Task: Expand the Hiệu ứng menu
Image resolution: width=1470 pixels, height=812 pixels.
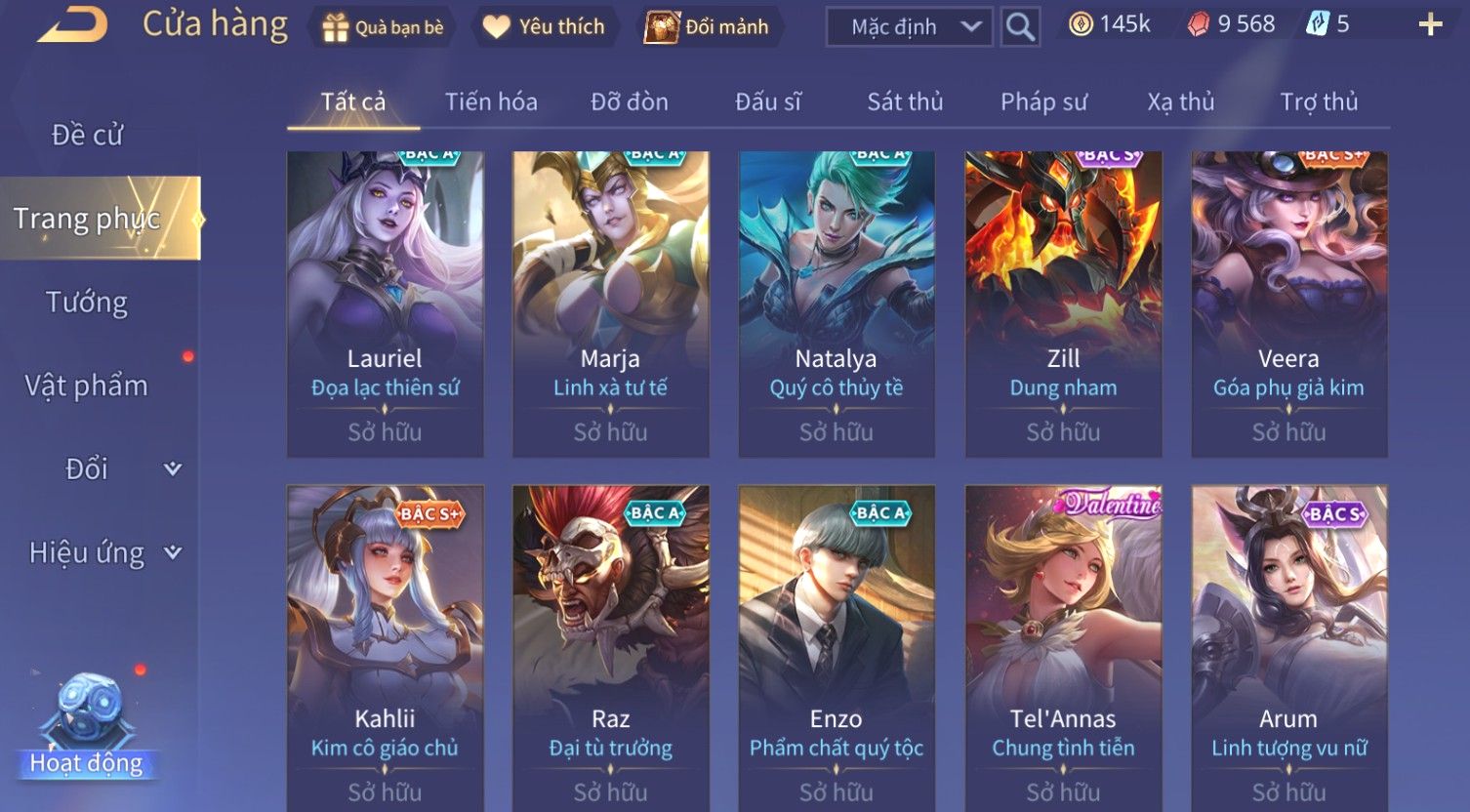Action: point(103,553)
